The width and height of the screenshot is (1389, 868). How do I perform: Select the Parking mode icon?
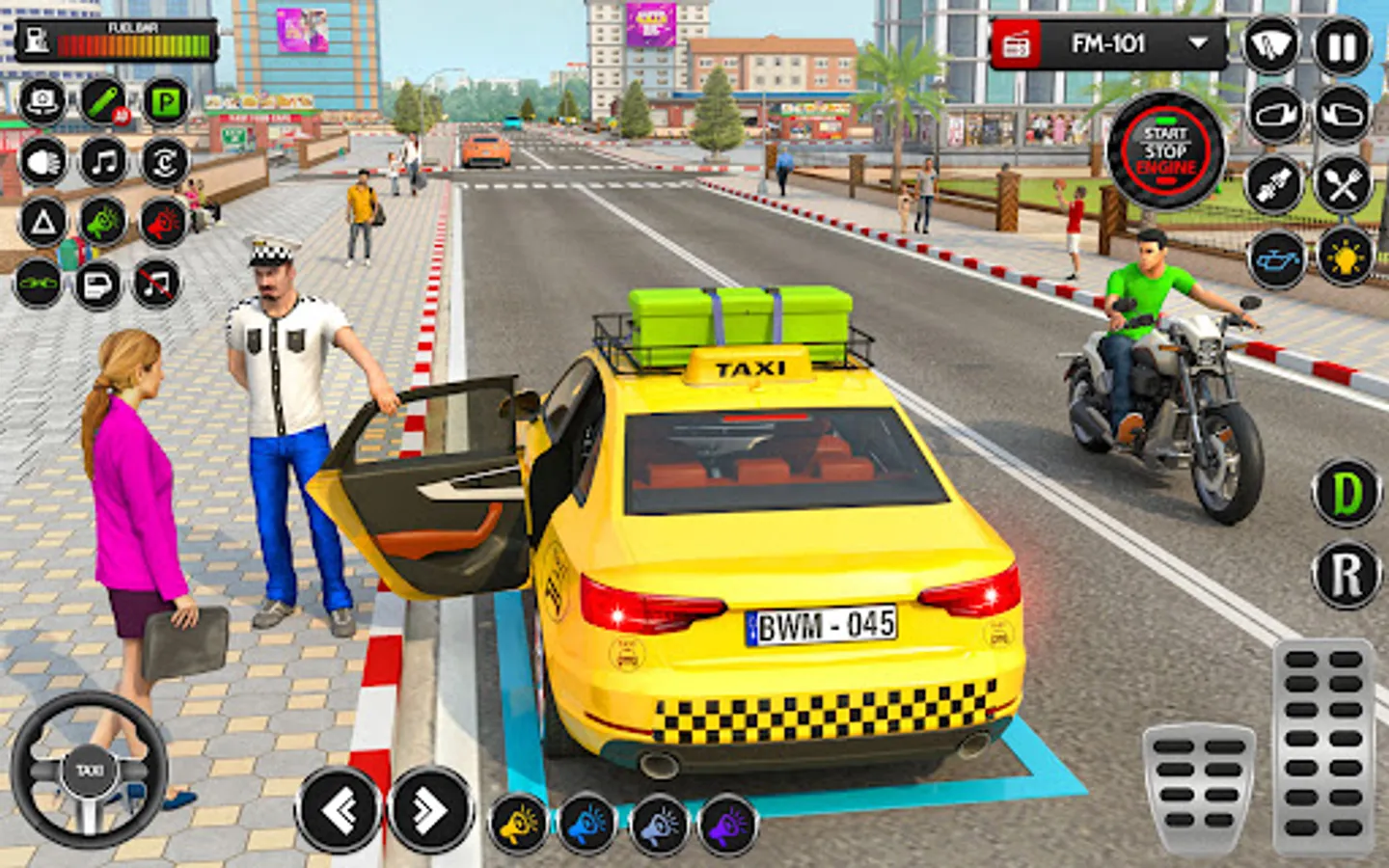point(162,99)
